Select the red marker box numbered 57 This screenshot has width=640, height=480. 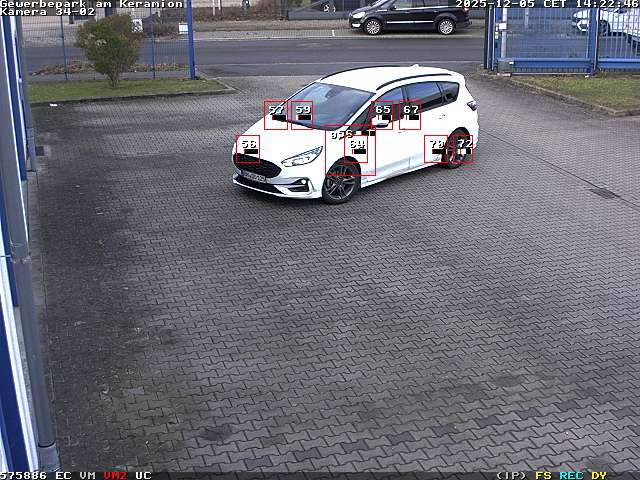[x=276, y=114]
